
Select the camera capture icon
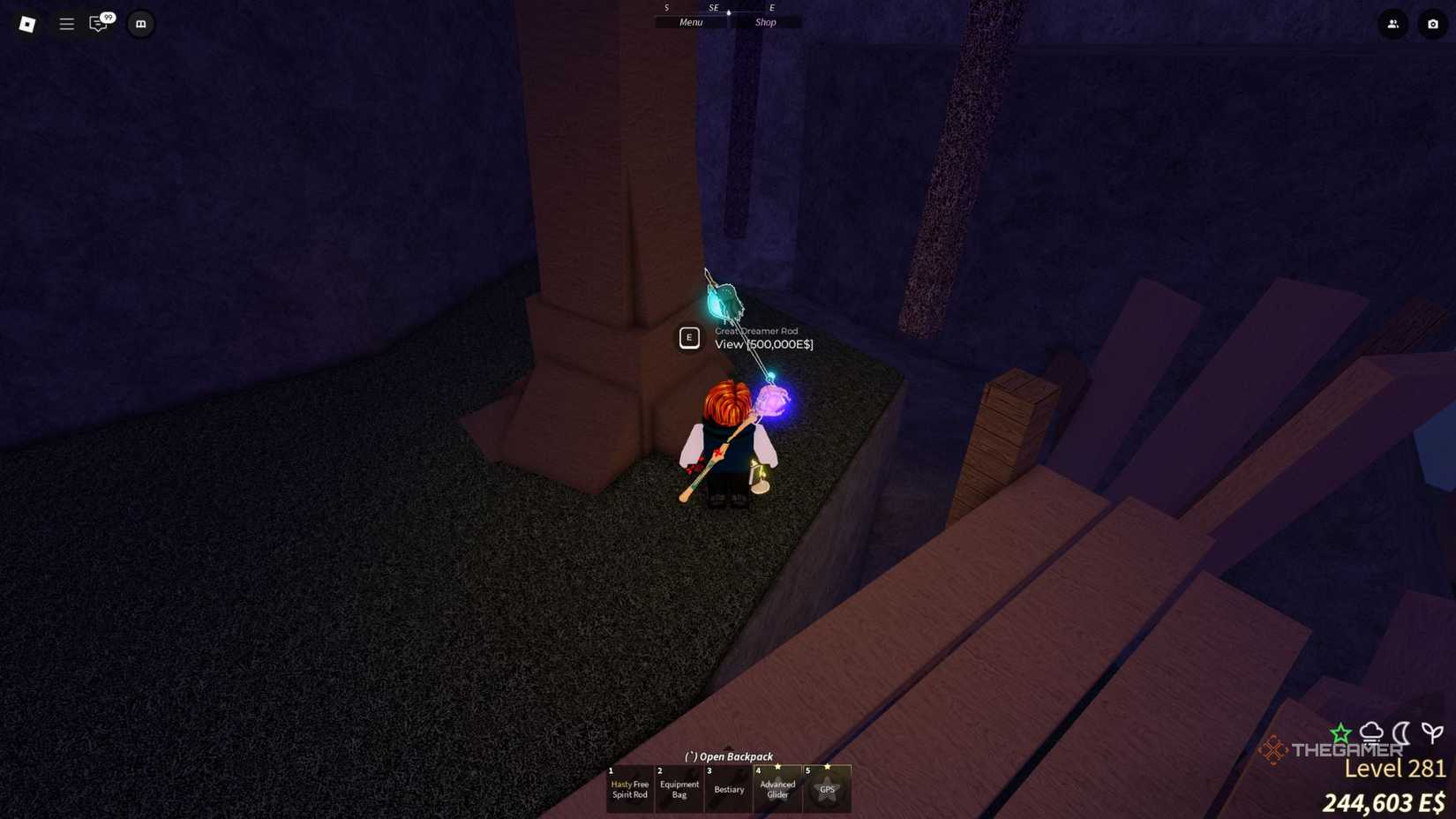click(x=1433, y=25)
